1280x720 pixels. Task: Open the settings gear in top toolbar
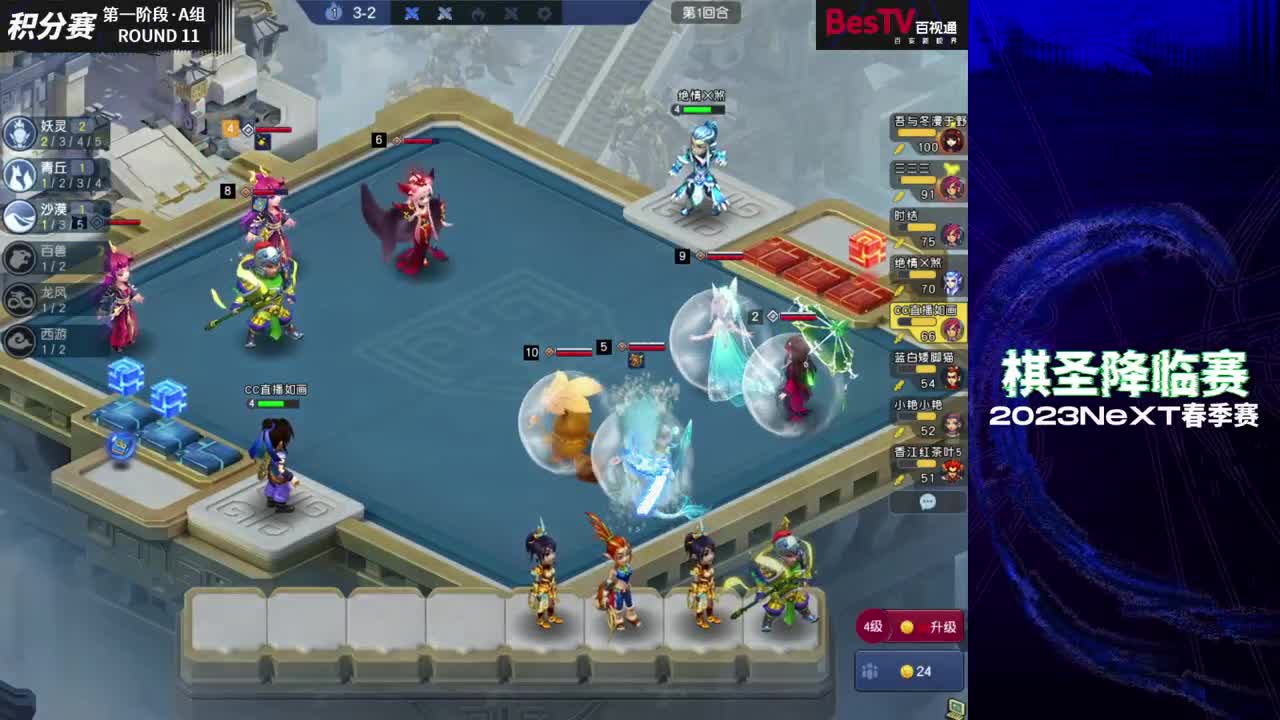click(x=543, y=14)
